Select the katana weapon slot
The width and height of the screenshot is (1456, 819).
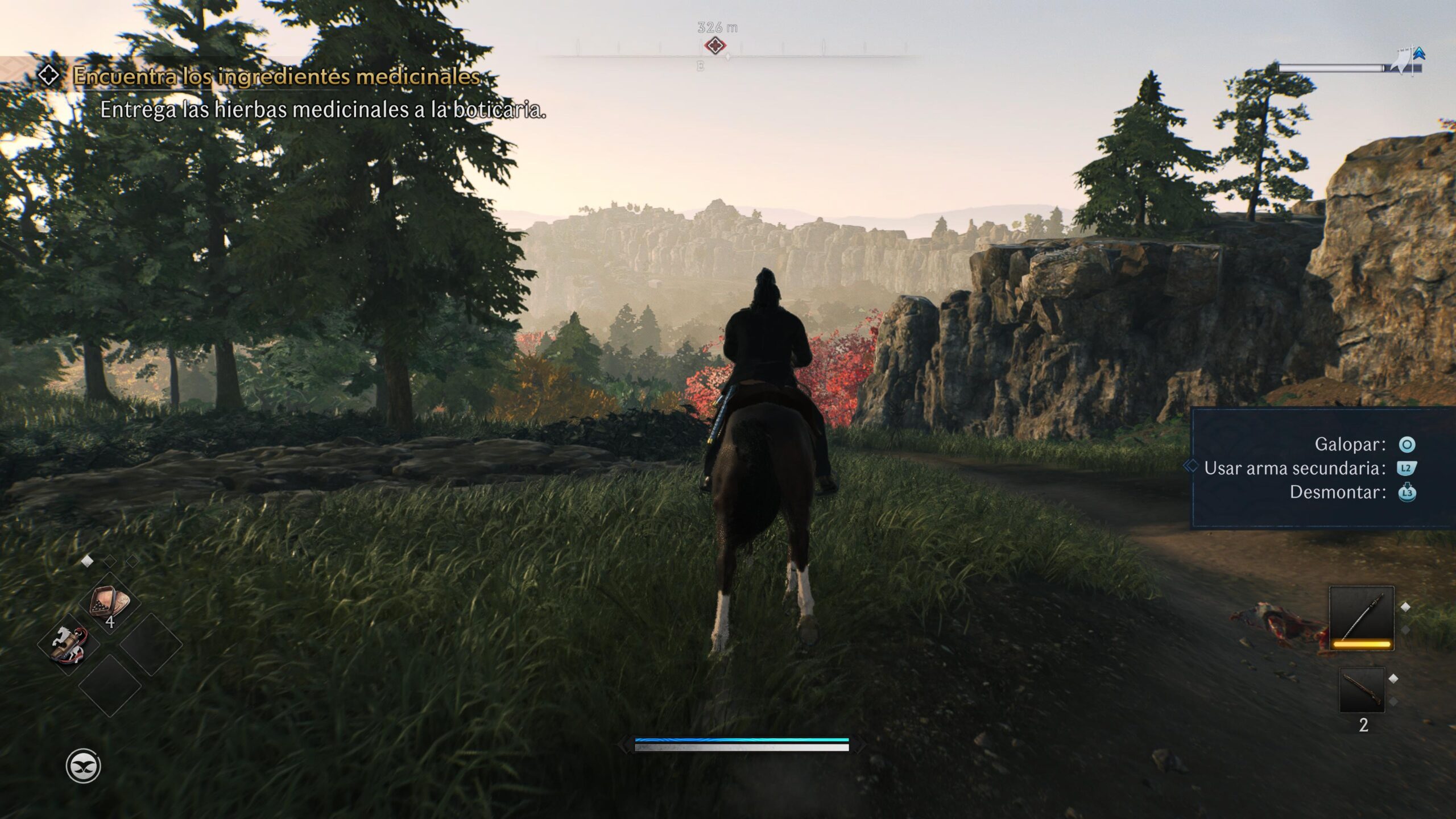[x=1361, y=618]
